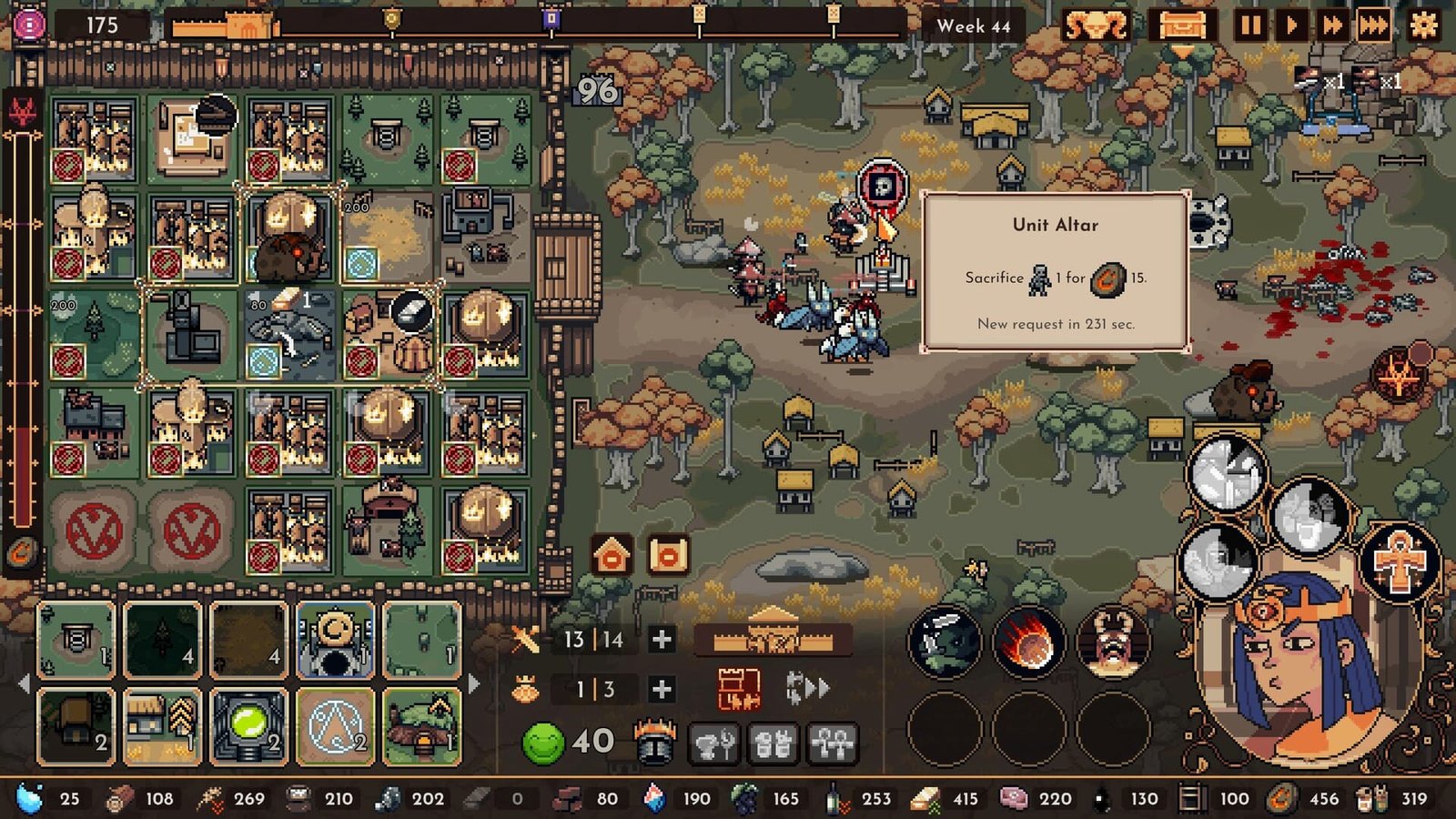Image resolution: width=1456 pixels, height=819 pixels.
Task: Open the settings gear menu
Action: click(1423, 25)
